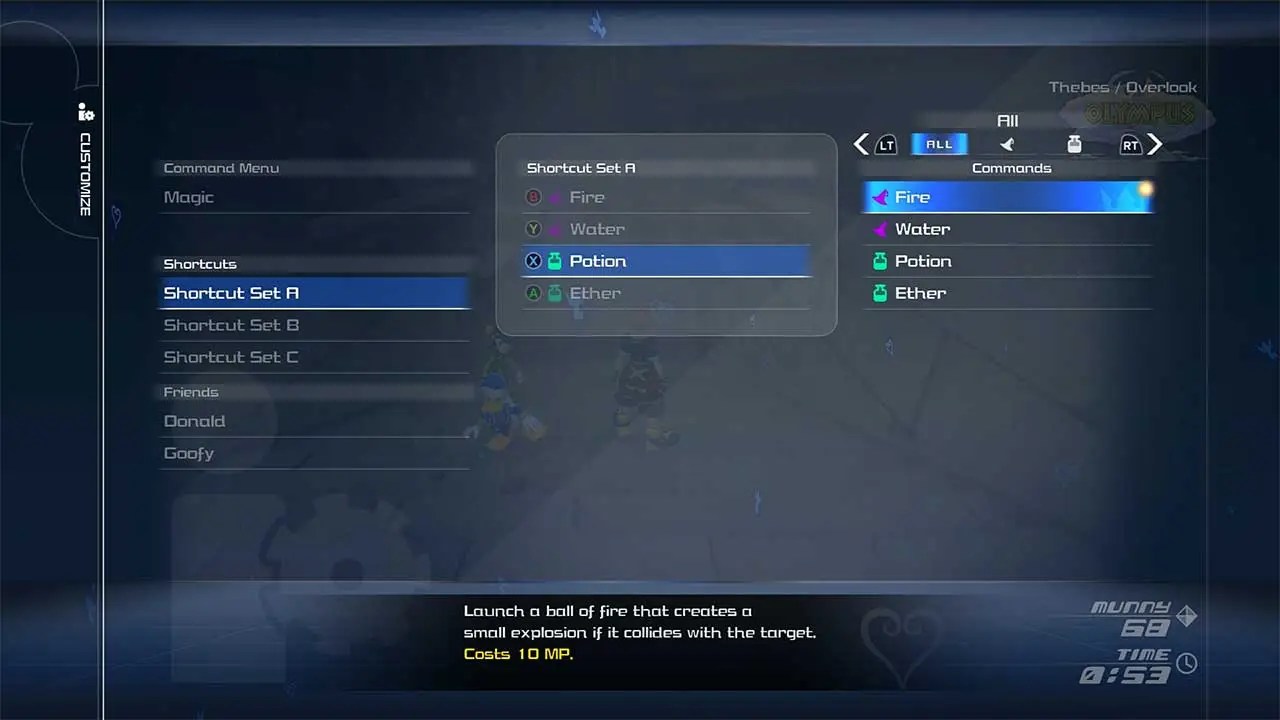Click the bottle icon beside Ether command
The width and height of the screenshot is (1280, 720).
click(880, 293)
